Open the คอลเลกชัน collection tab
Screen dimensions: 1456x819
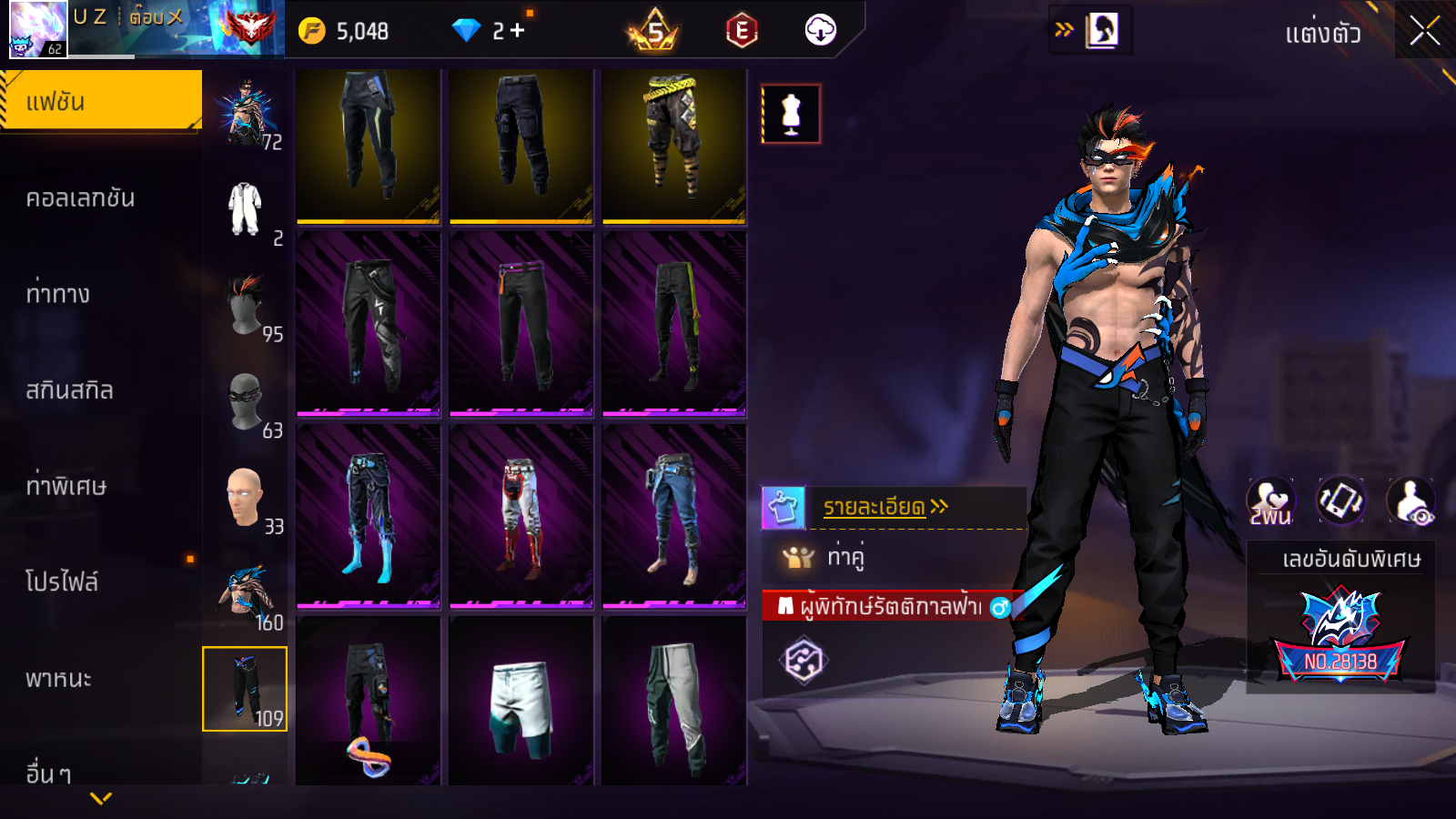81,198
